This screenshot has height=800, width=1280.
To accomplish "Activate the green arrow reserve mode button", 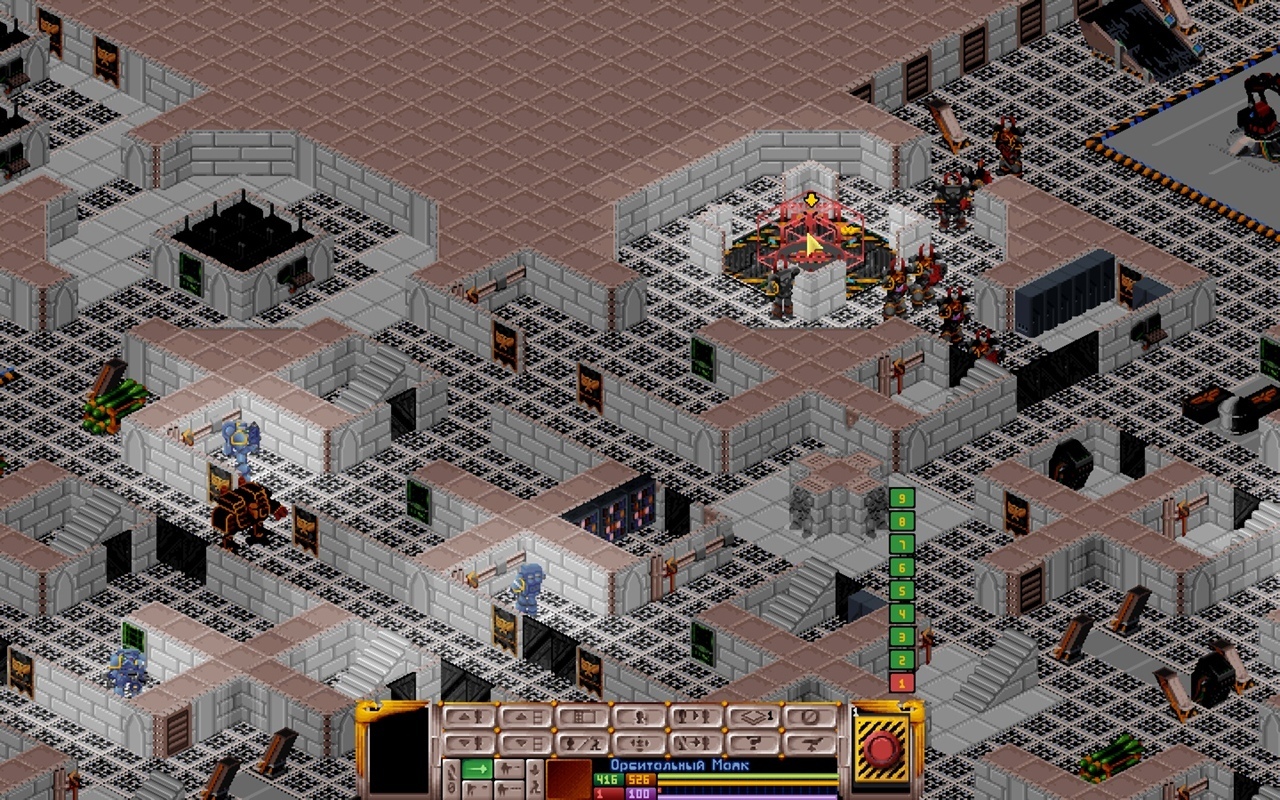I will click(x=477, y=768).
